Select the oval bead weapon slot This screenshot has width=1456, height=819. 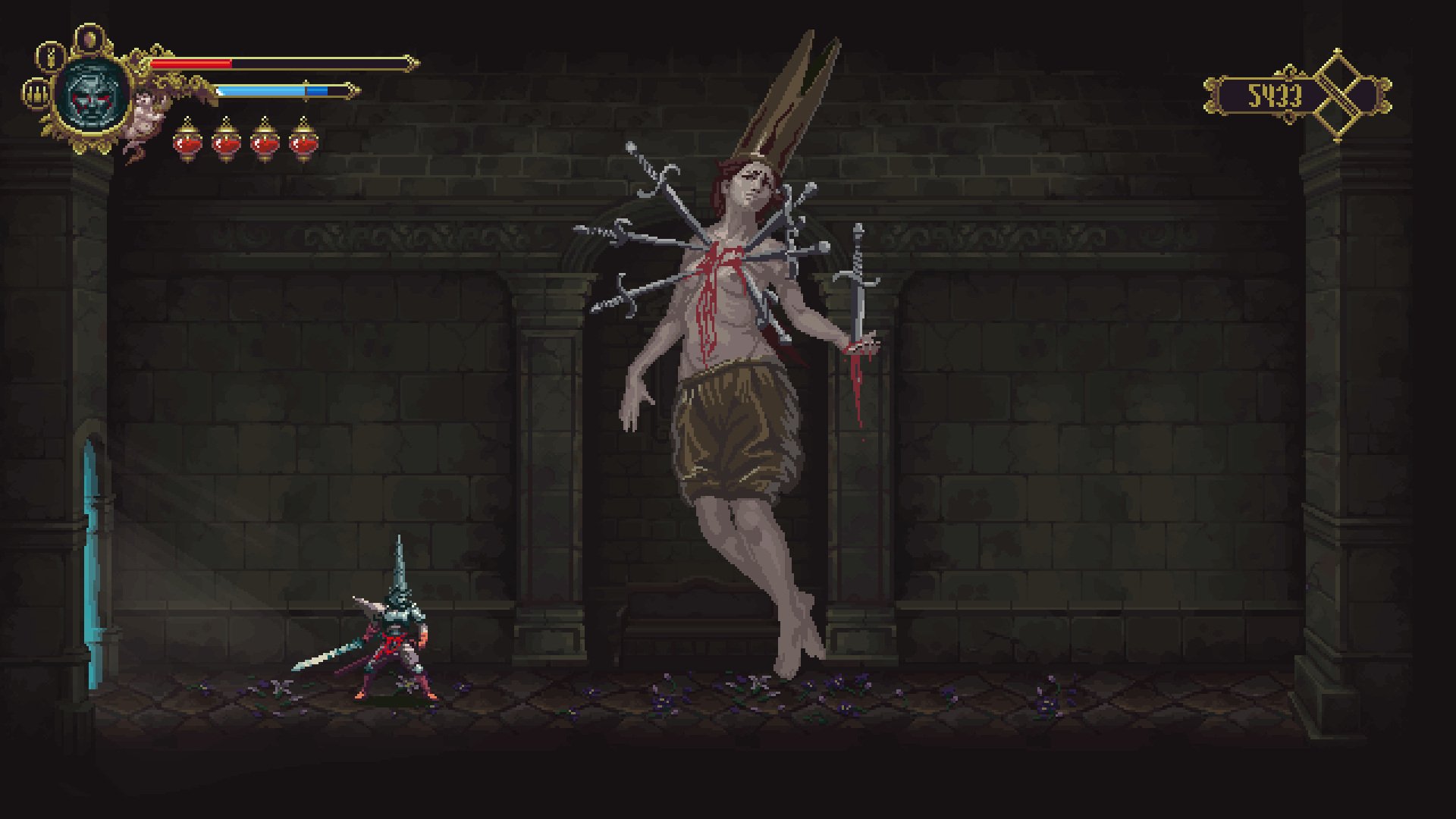tap(89, 37)
